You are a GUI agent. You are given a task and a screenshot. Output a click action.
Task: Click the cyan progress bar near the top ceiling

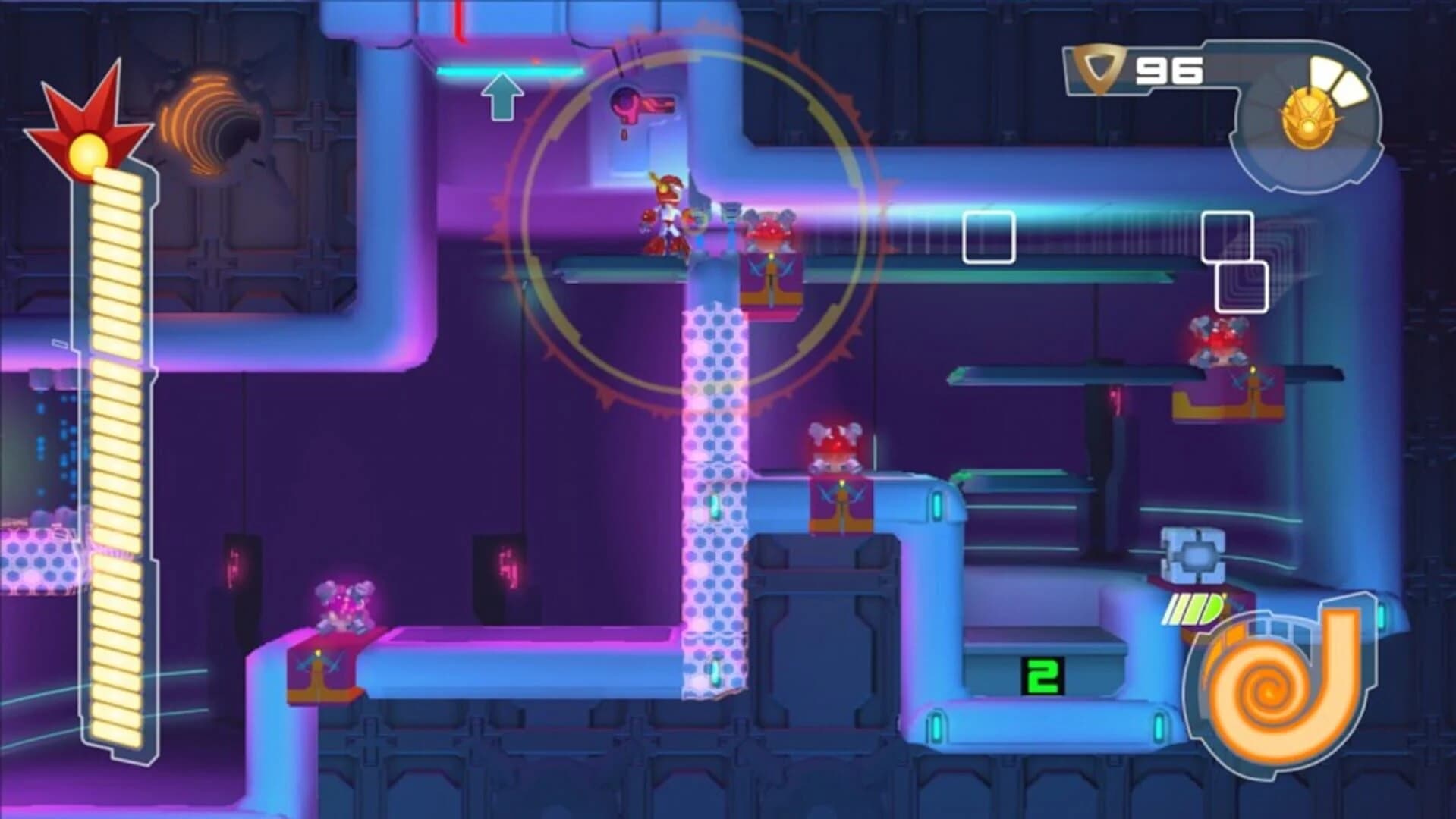508,72
